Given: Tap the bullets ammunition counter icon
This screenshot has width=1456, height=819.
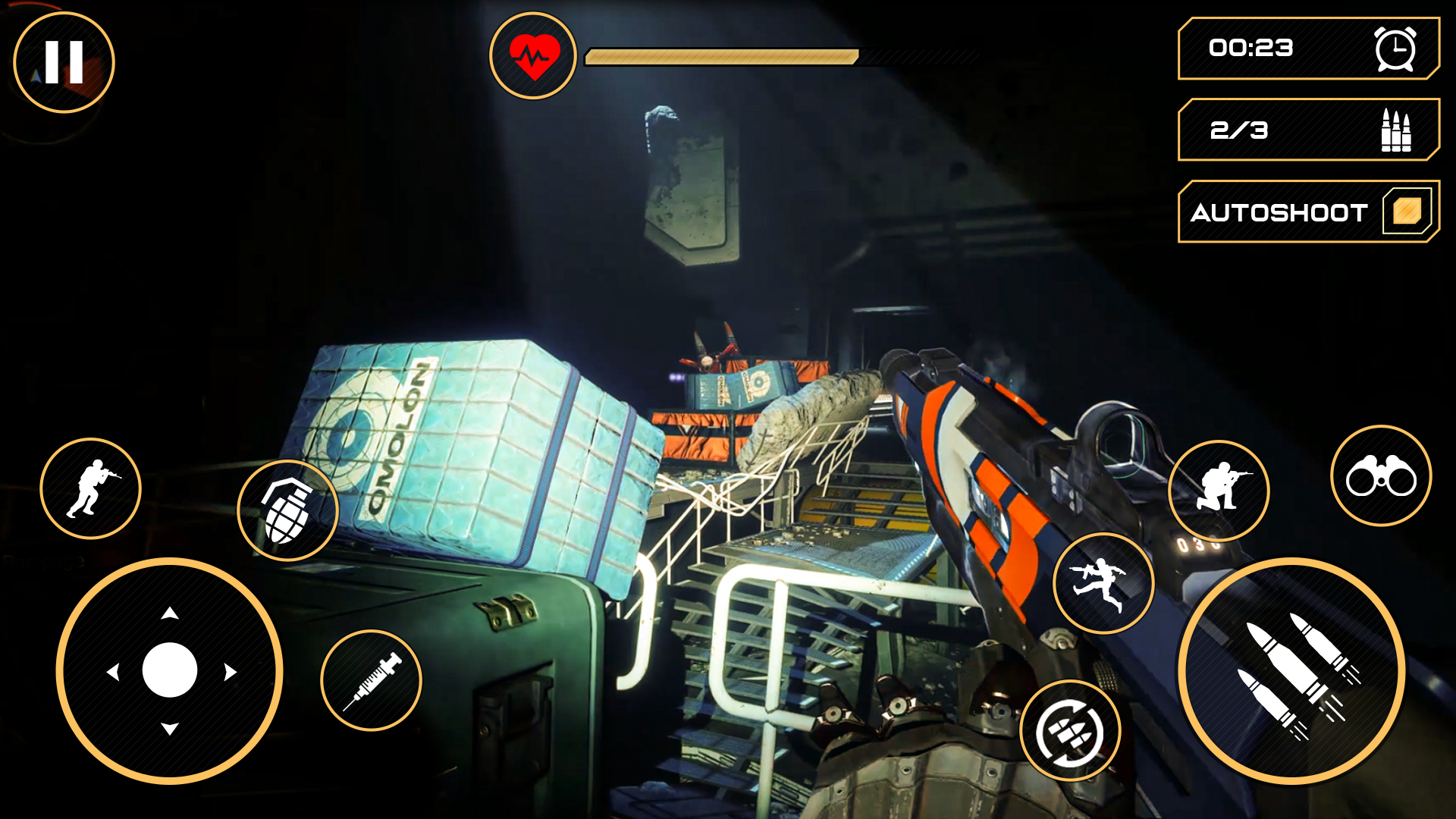Looking at the screenshot, I should click(x=1395, y=130).
